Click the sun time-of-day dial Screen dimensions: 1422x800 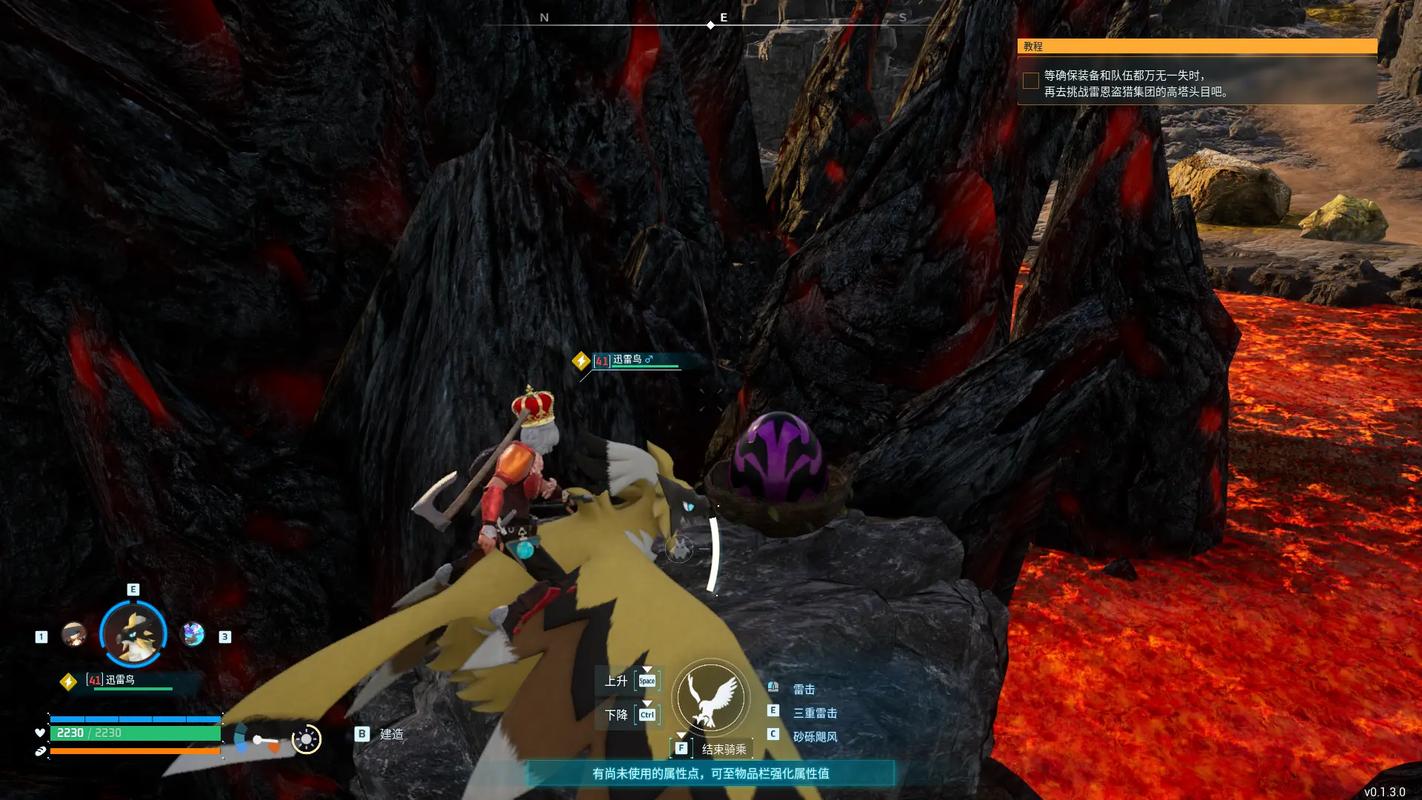[x=306, y=740]
